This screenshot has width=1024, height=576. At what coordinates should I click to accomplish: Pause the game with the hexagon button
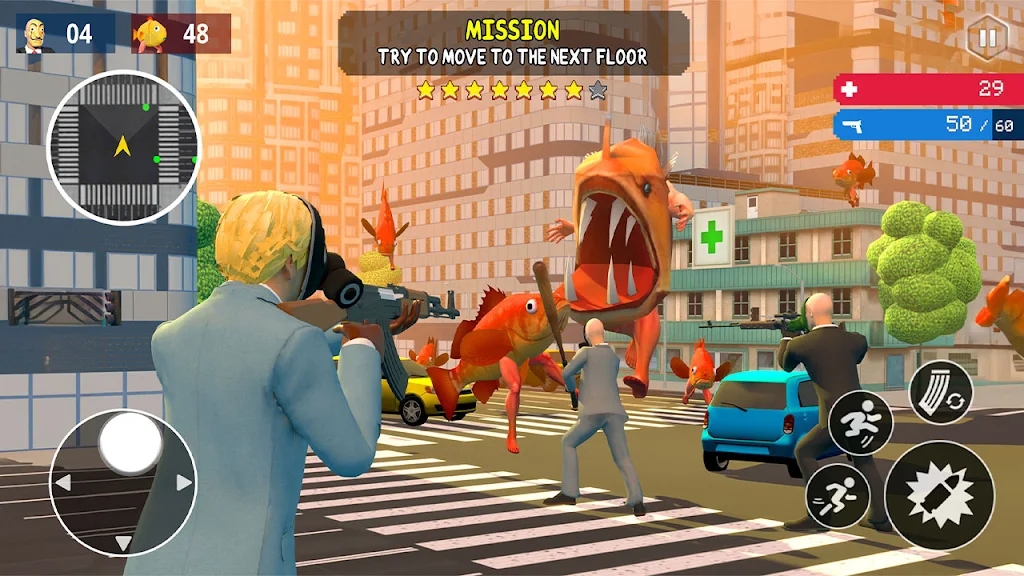click(986, 40)
